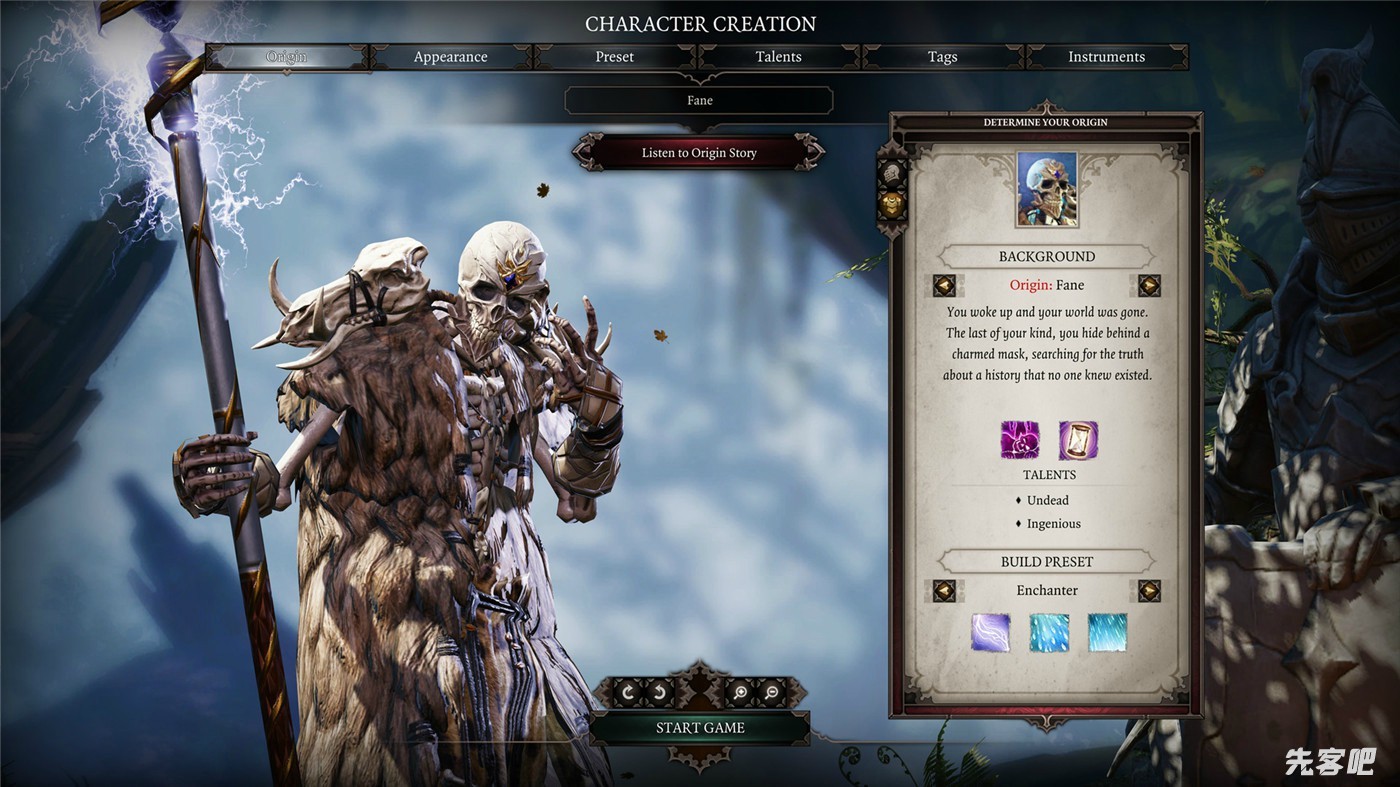This screenshot has width=1400, height=787.
Task: Click the Origin tab
Action: pyautogui.click(x=287, y=57)
